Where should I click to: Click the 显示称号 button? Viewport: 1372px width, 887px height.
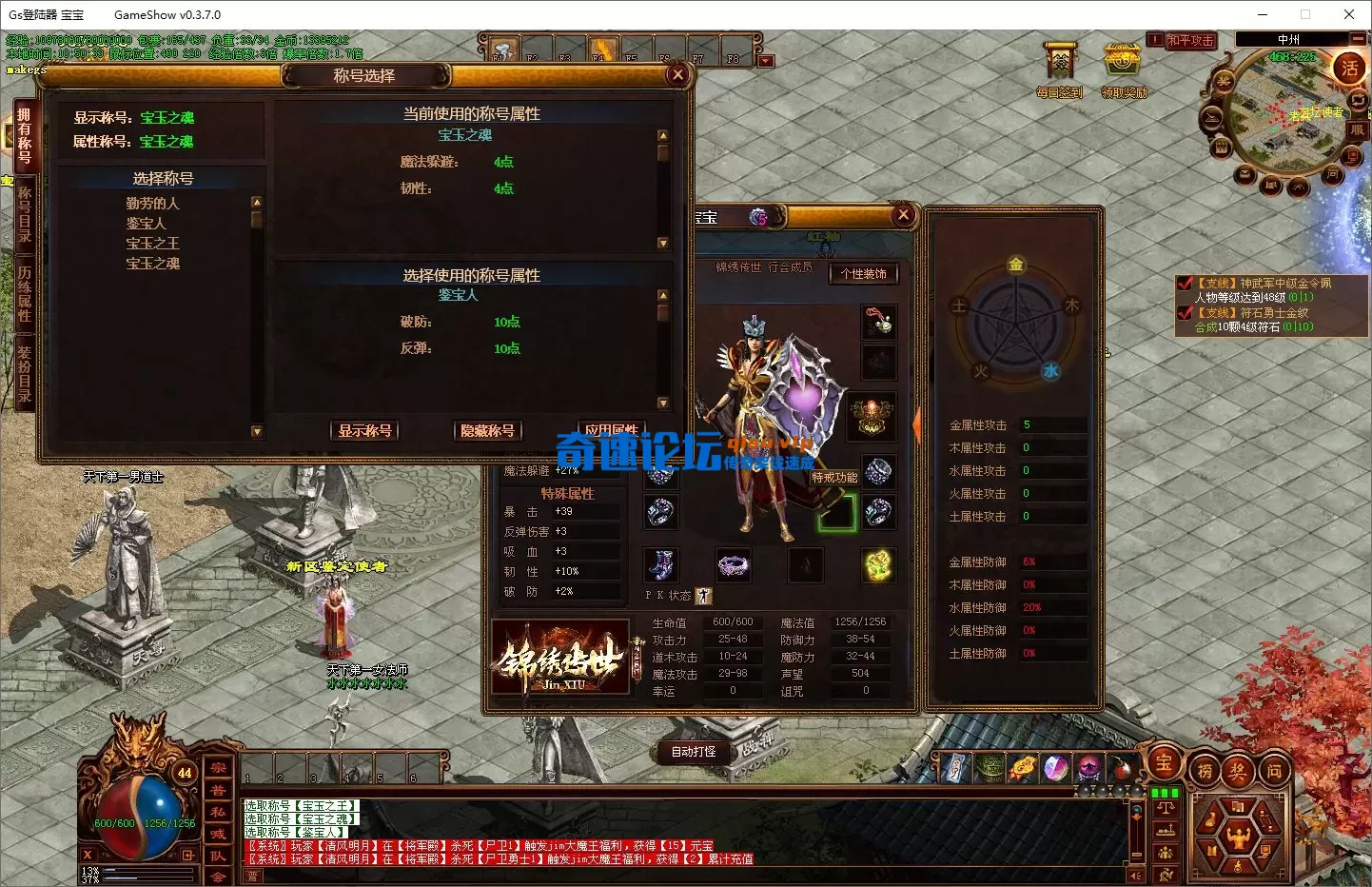click(x=363, y=430)
